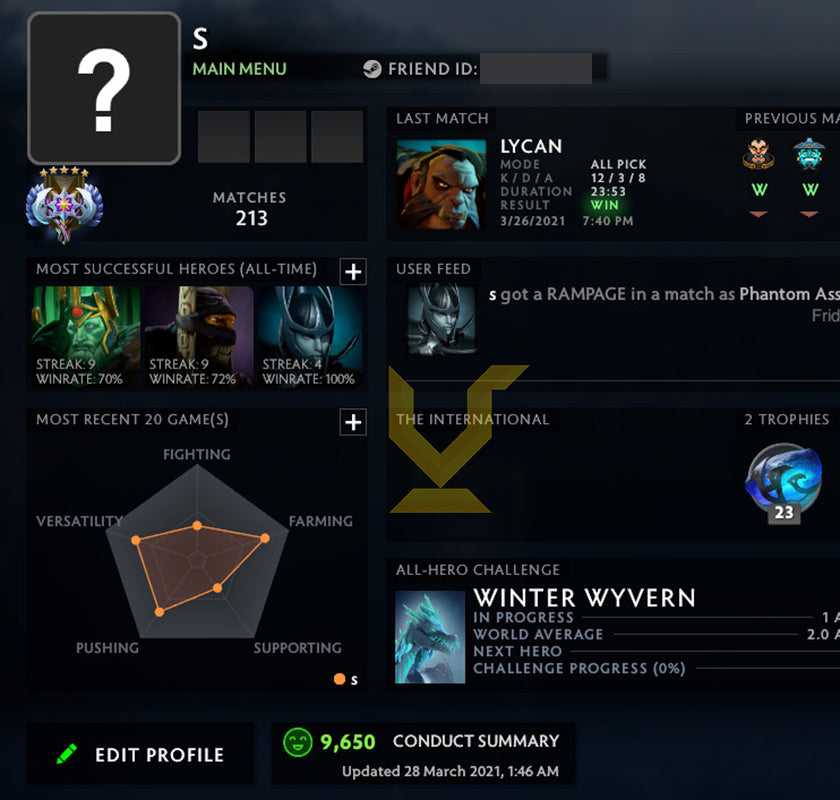840x800 pixels.
Task: Click the profile avatar question mark picture
Action: point(104,88)
